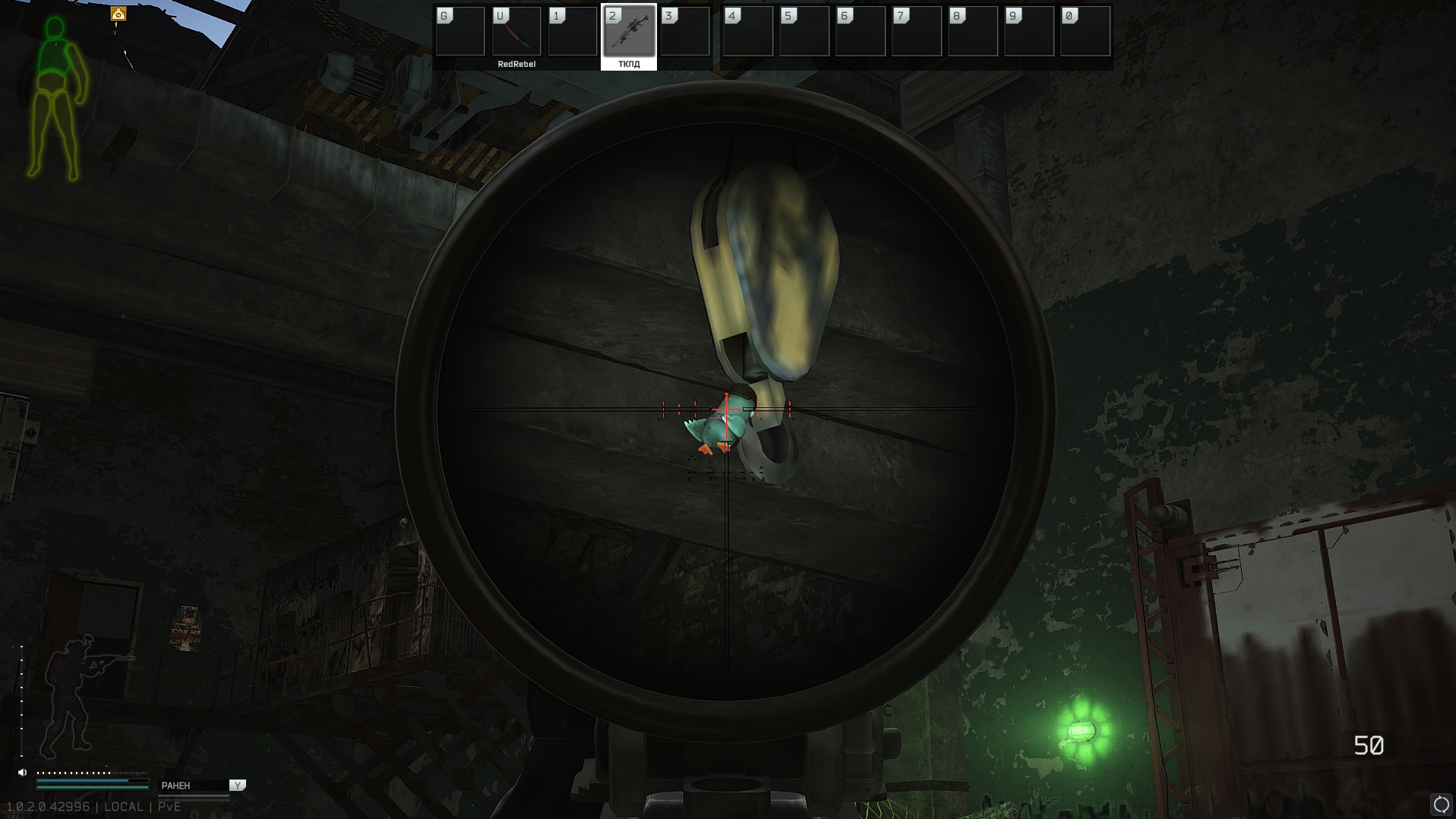Activate the circular icon in bottom-right corner

1441,804
